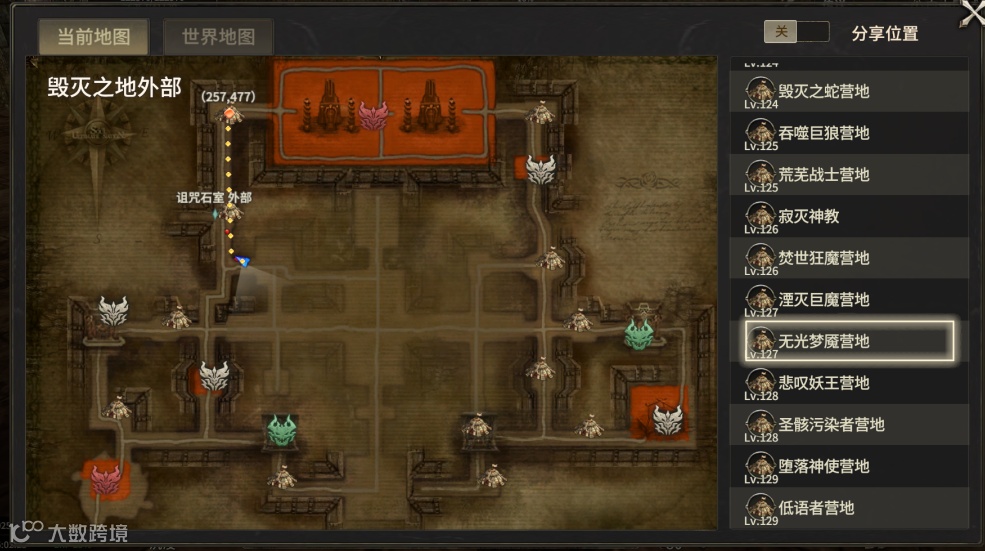This screenshot has width=985, height=551.
Task: Pick 低语者营地 at the list bottom
Action: point(850,508)
